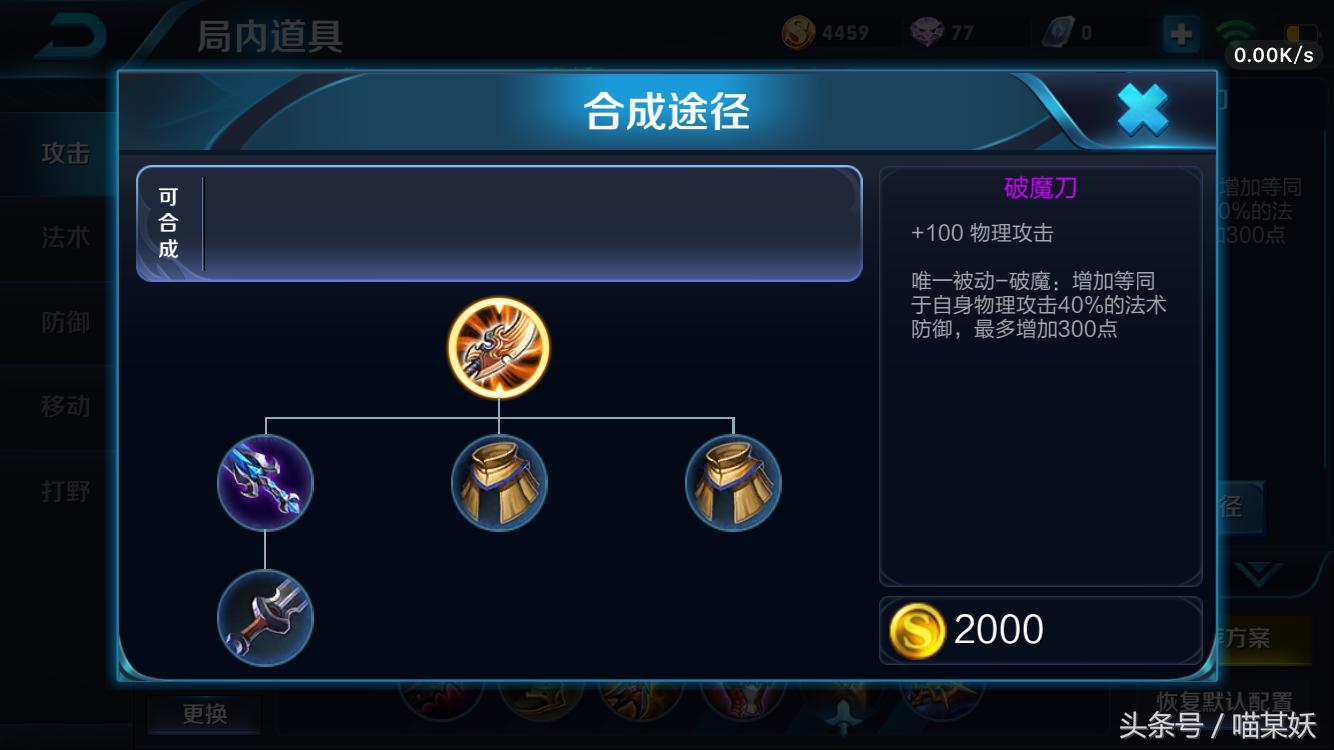Click the rightmost cloak component icon
Viewport: 1334px width, 750px height.
coord(733,483)
